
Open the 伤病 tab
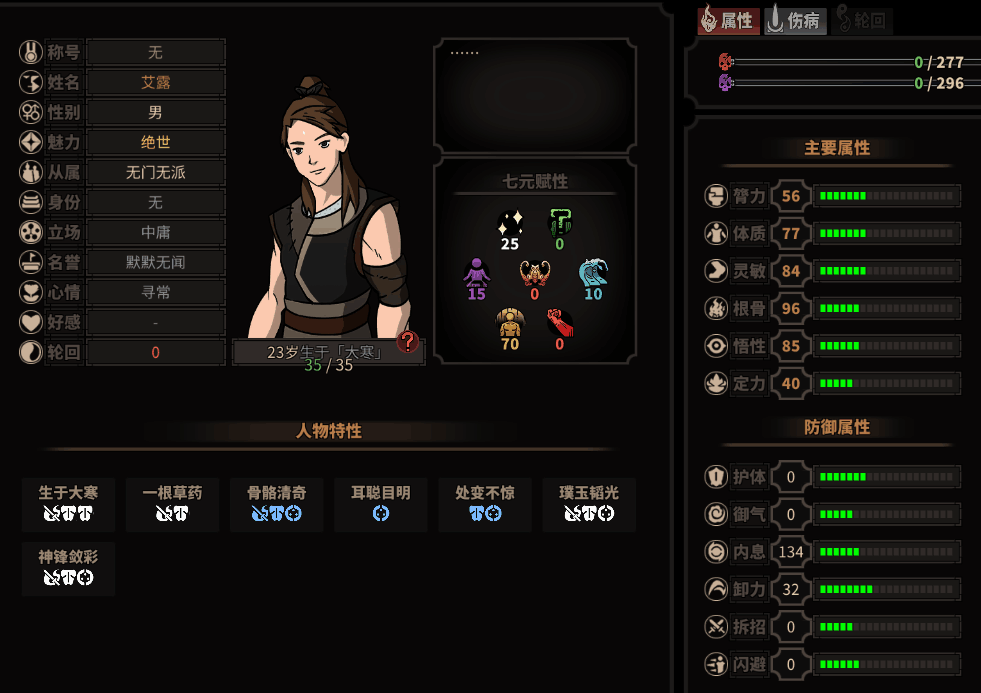pos(796,21)
